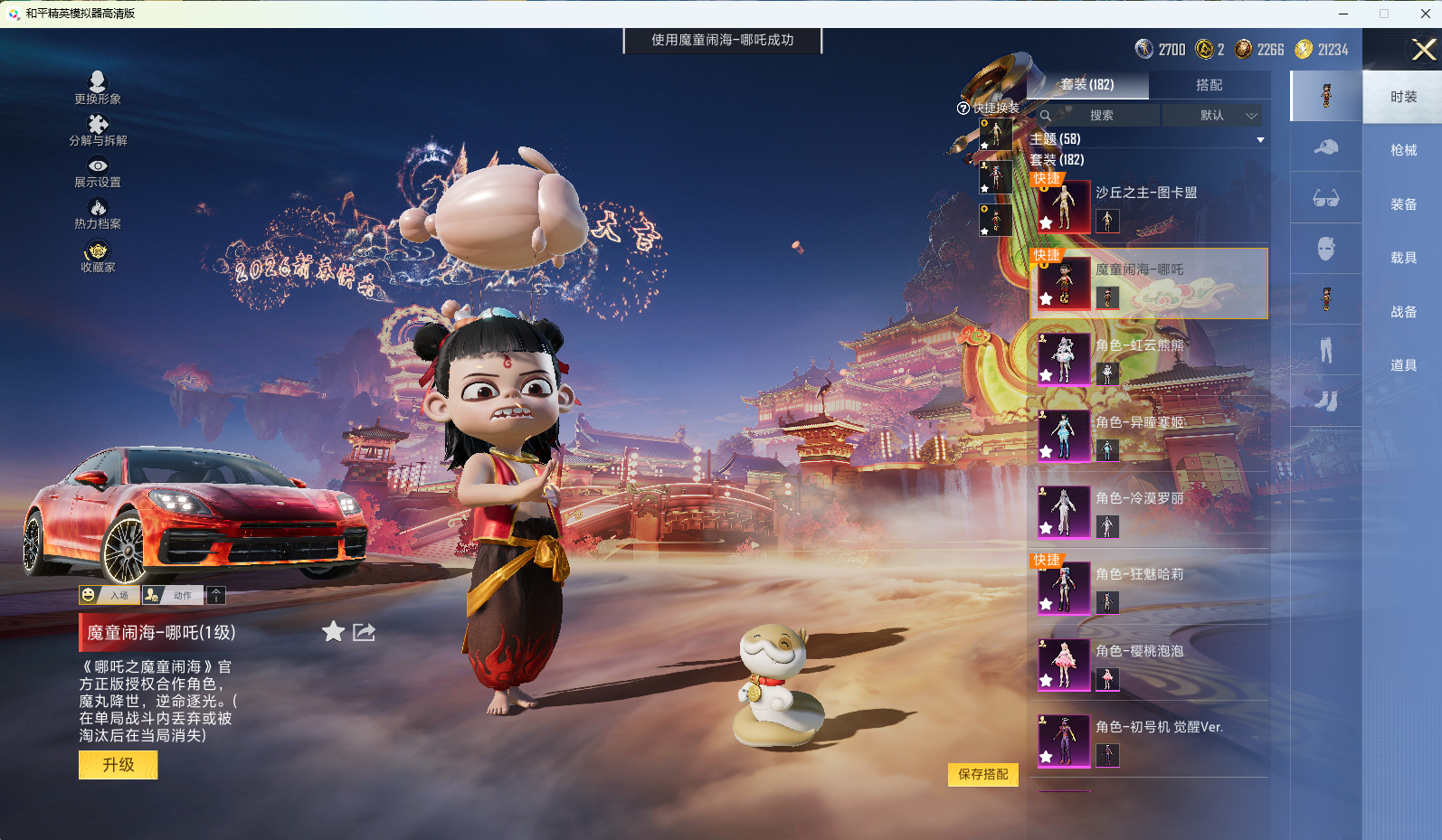1442x840 pixels.
Task: Select the 角色-樱桃泡泡 outfit thumbnail
Action: 1064,664
